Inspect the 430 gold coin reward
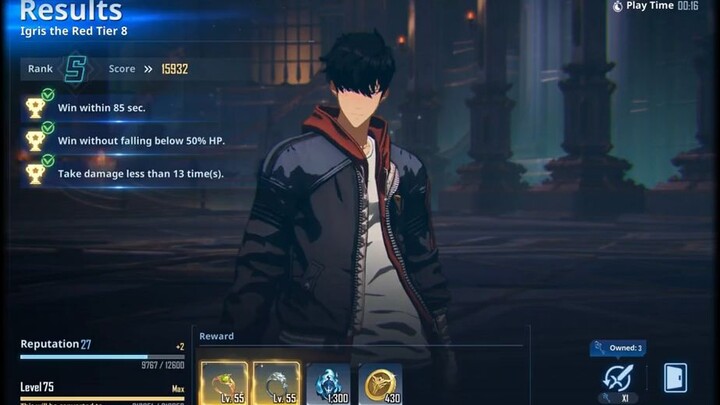 380,384
